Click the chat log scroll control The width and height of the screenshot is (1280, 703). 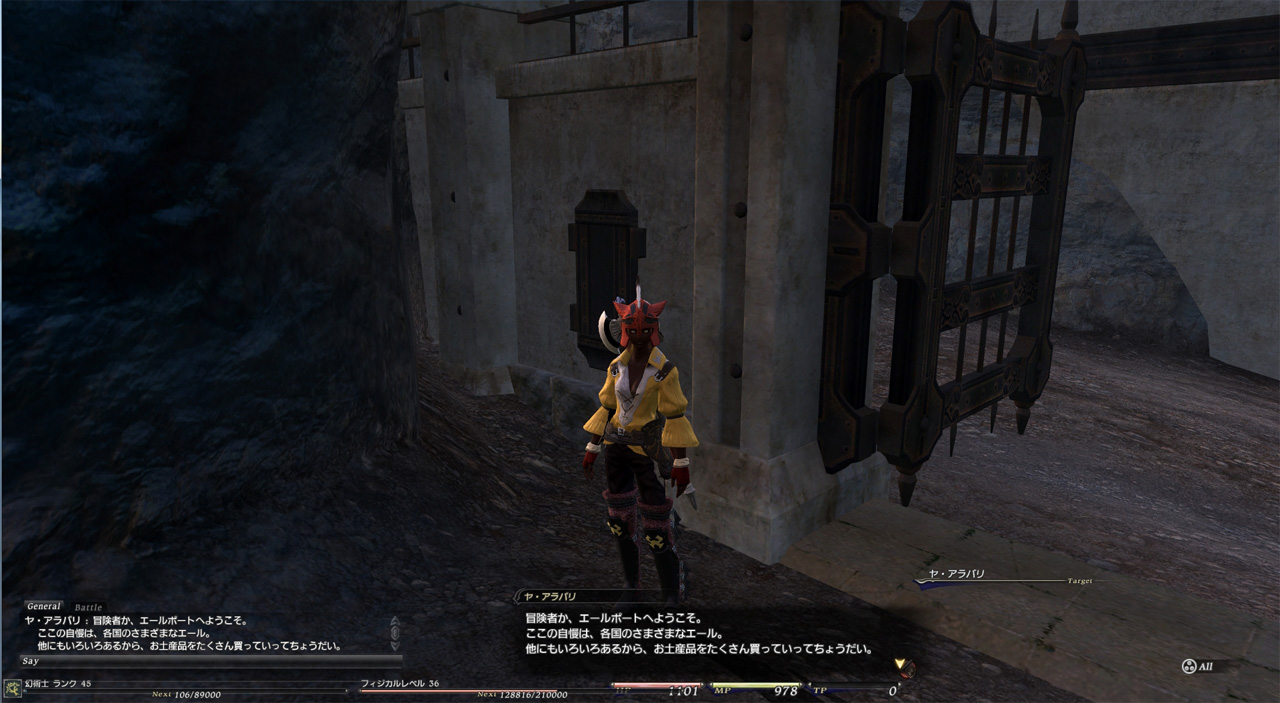pyautogui.click(x=395, y=632)
